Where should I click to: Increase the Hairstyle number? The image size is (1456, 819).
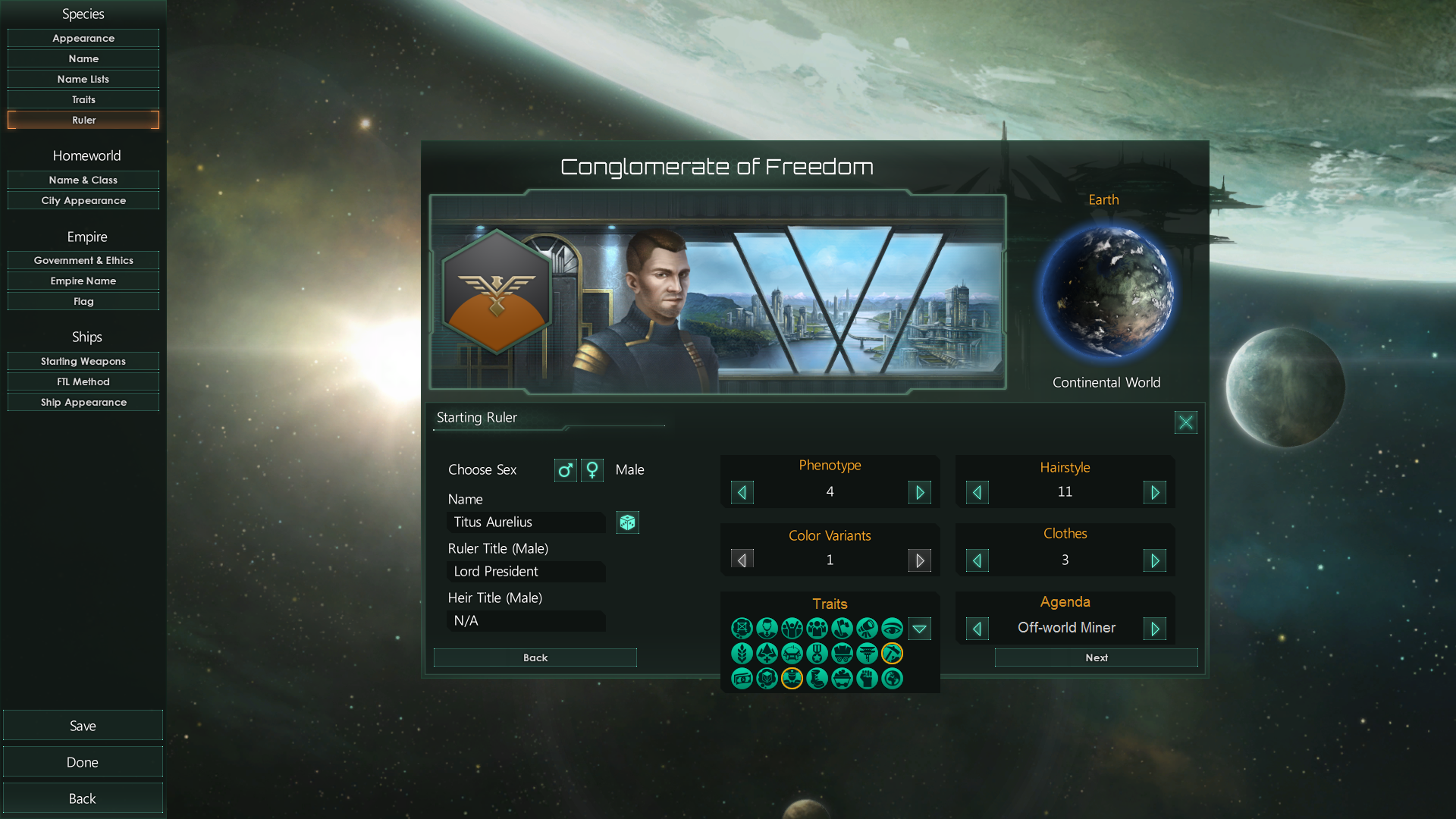(1155, 492)
